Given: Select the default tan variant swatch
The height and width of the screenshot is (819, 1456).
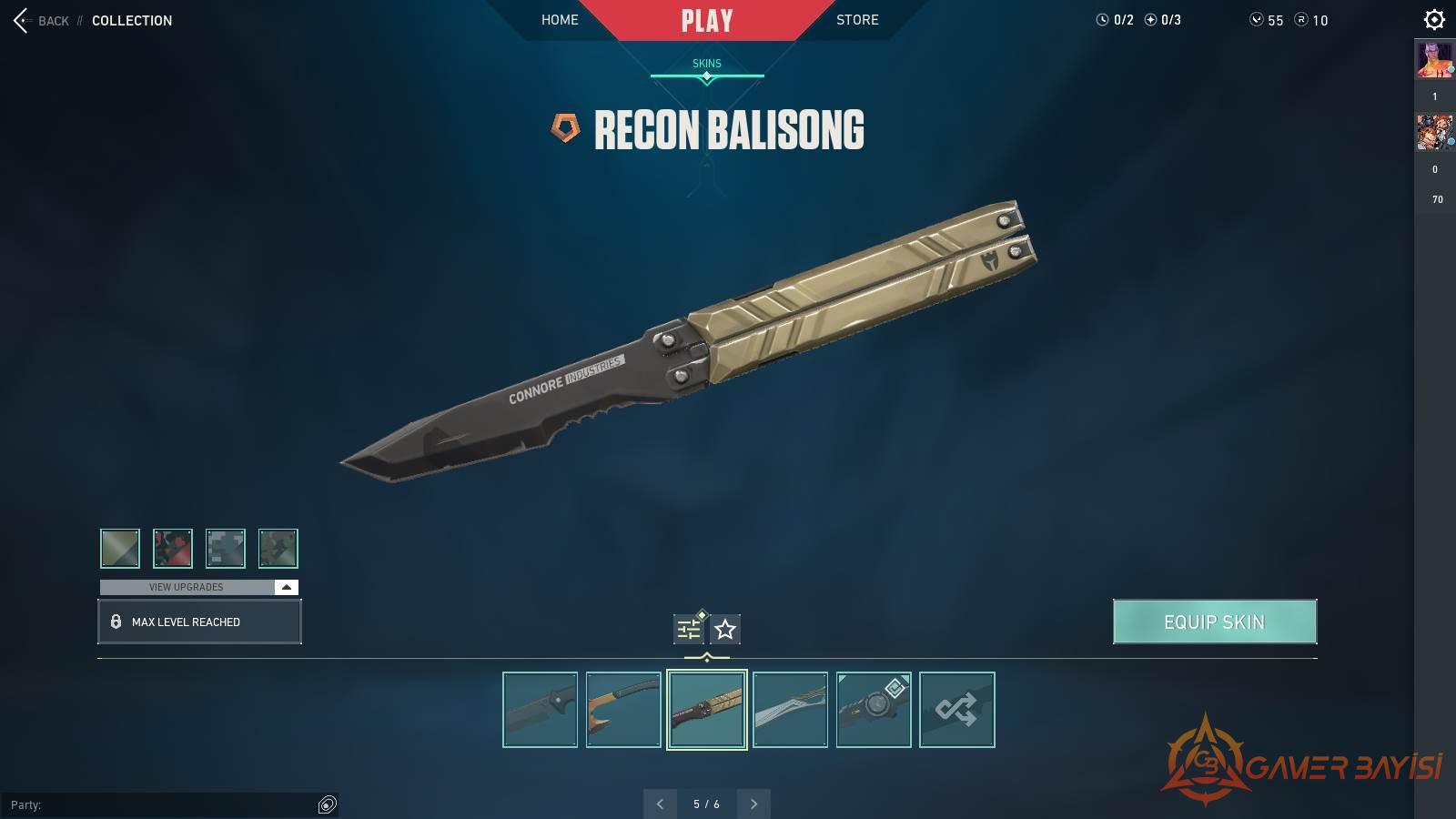Looking at the screenshot, I should coord(120,548).
